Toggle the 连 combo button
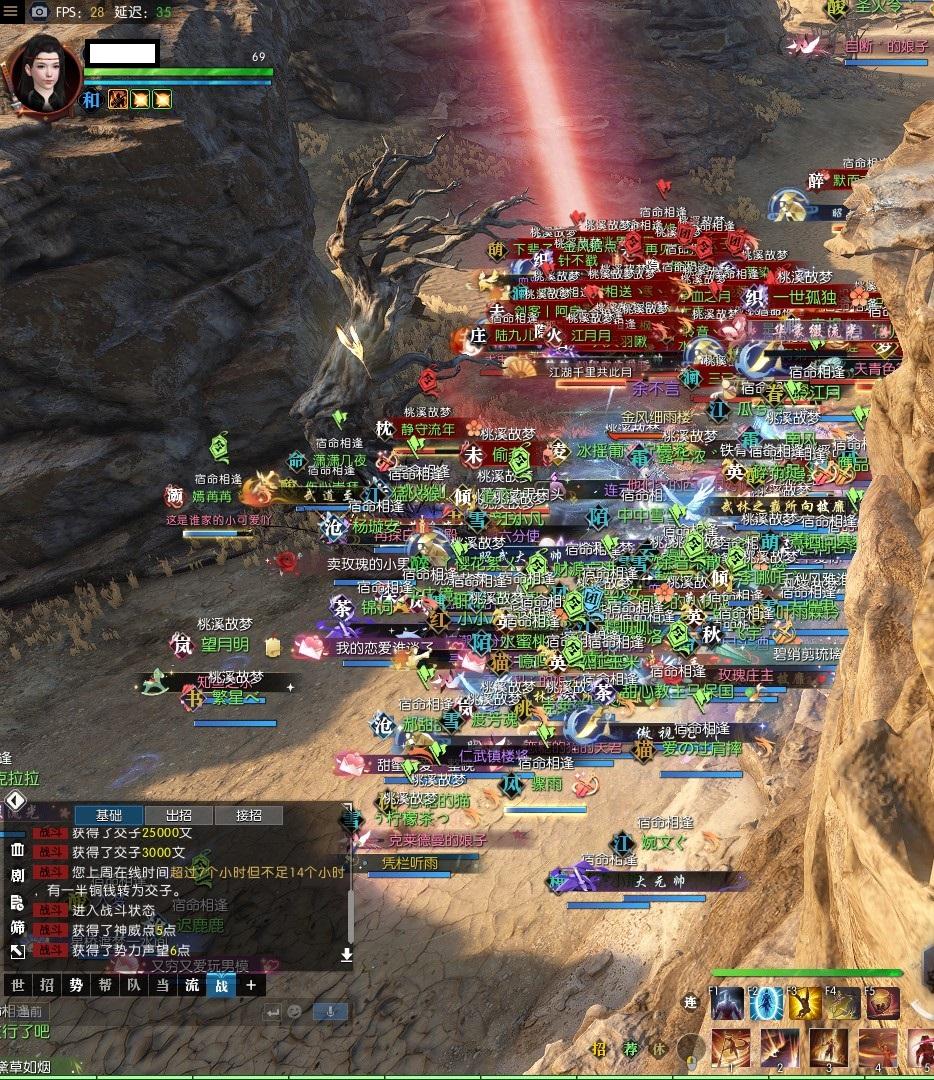Image resolution: width=934 pixels, height=1080 pixels. click(690, 1001)
